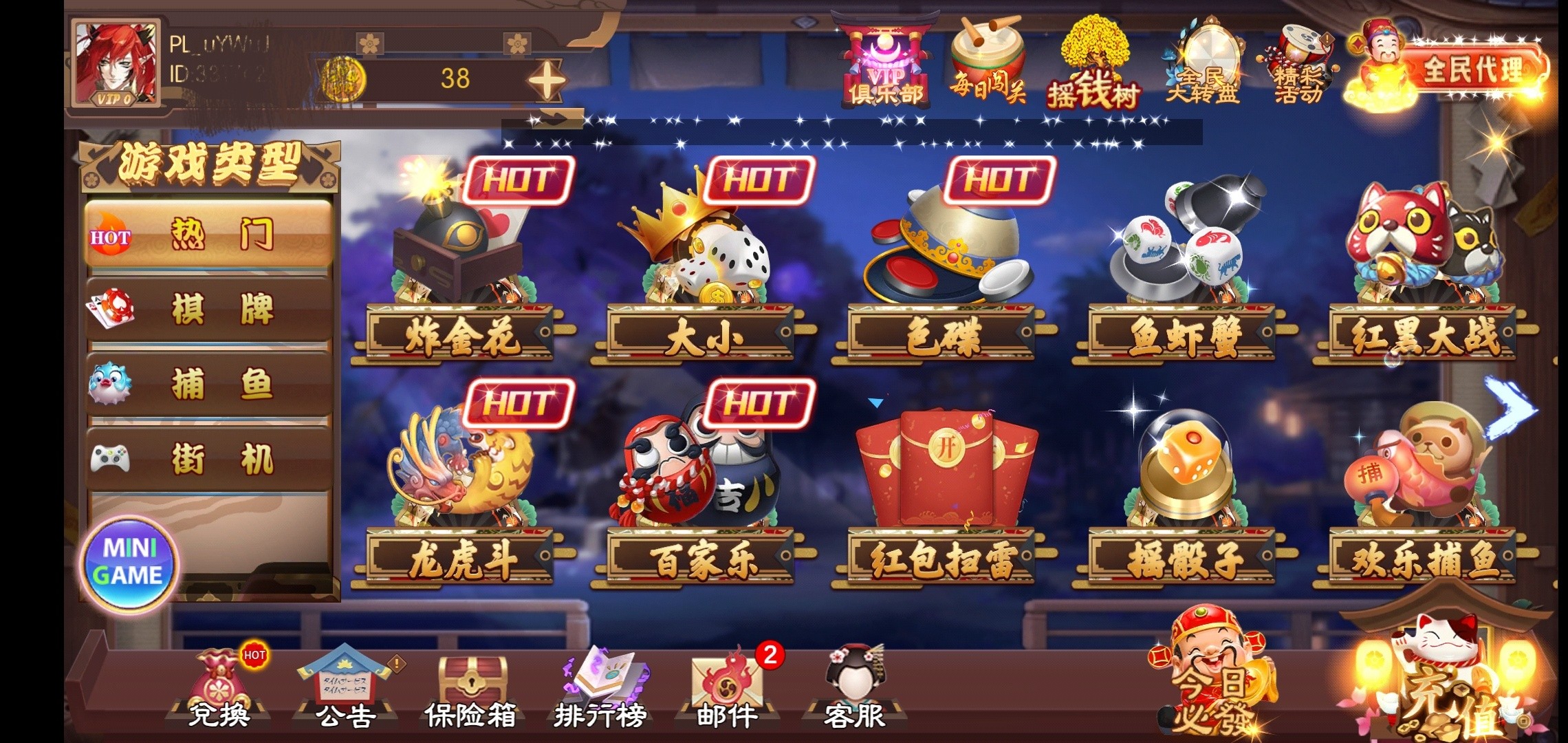Open the 摇钱树 money tree
This screenshot has width=1568, height=743.
click(x=1093, y=65)
